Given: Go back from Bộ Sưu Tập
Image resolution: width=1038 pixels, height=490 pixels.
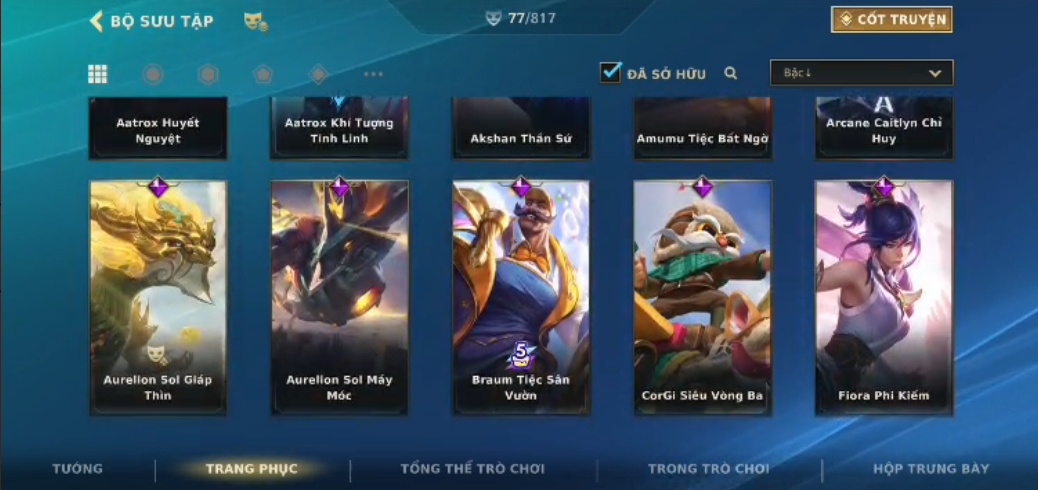Looking at the screenshot, I should click(x=97, y=21).
